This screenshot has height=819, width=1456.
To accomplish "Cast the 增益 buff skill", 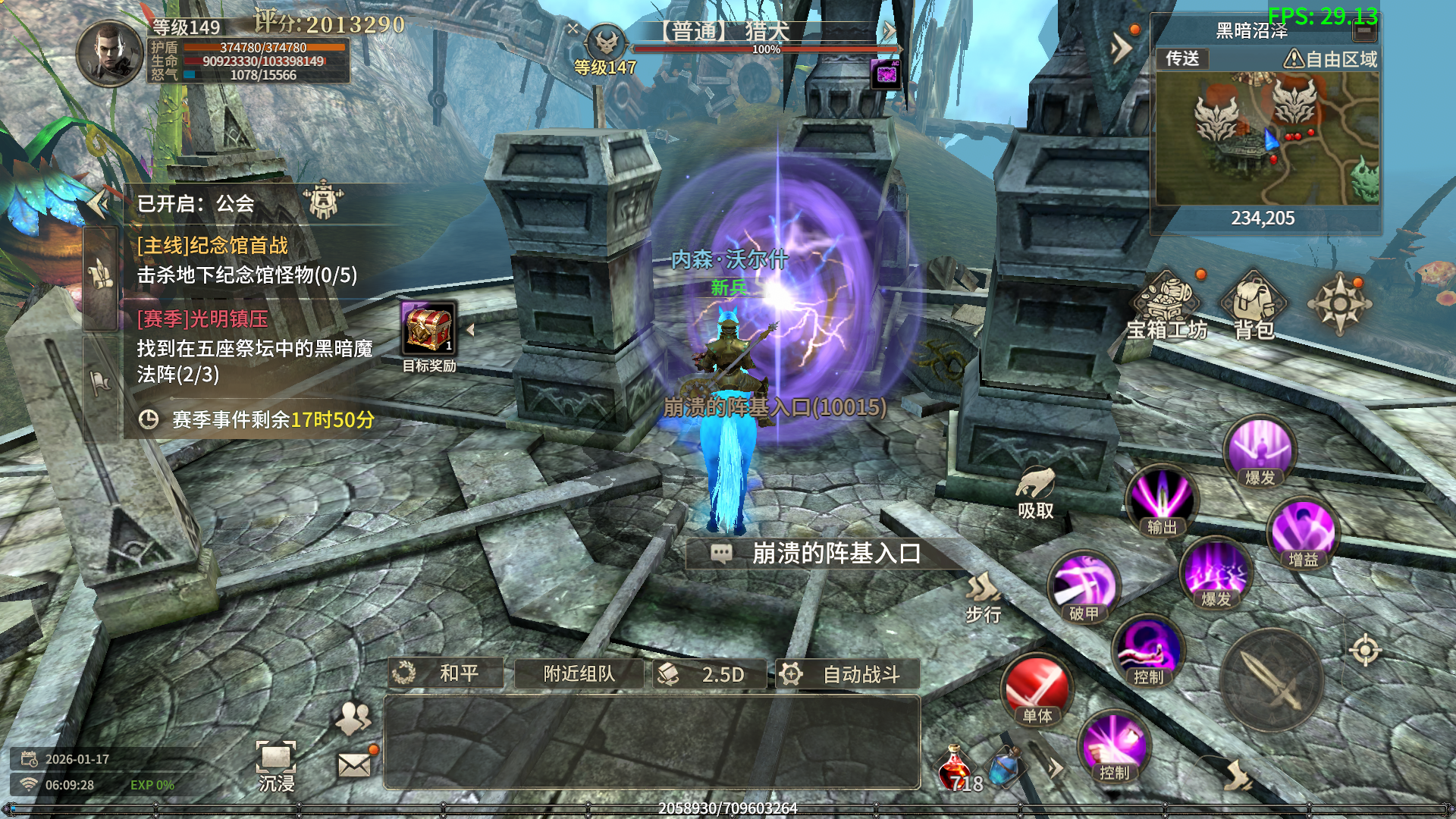I will click(x=1303, y=533).
